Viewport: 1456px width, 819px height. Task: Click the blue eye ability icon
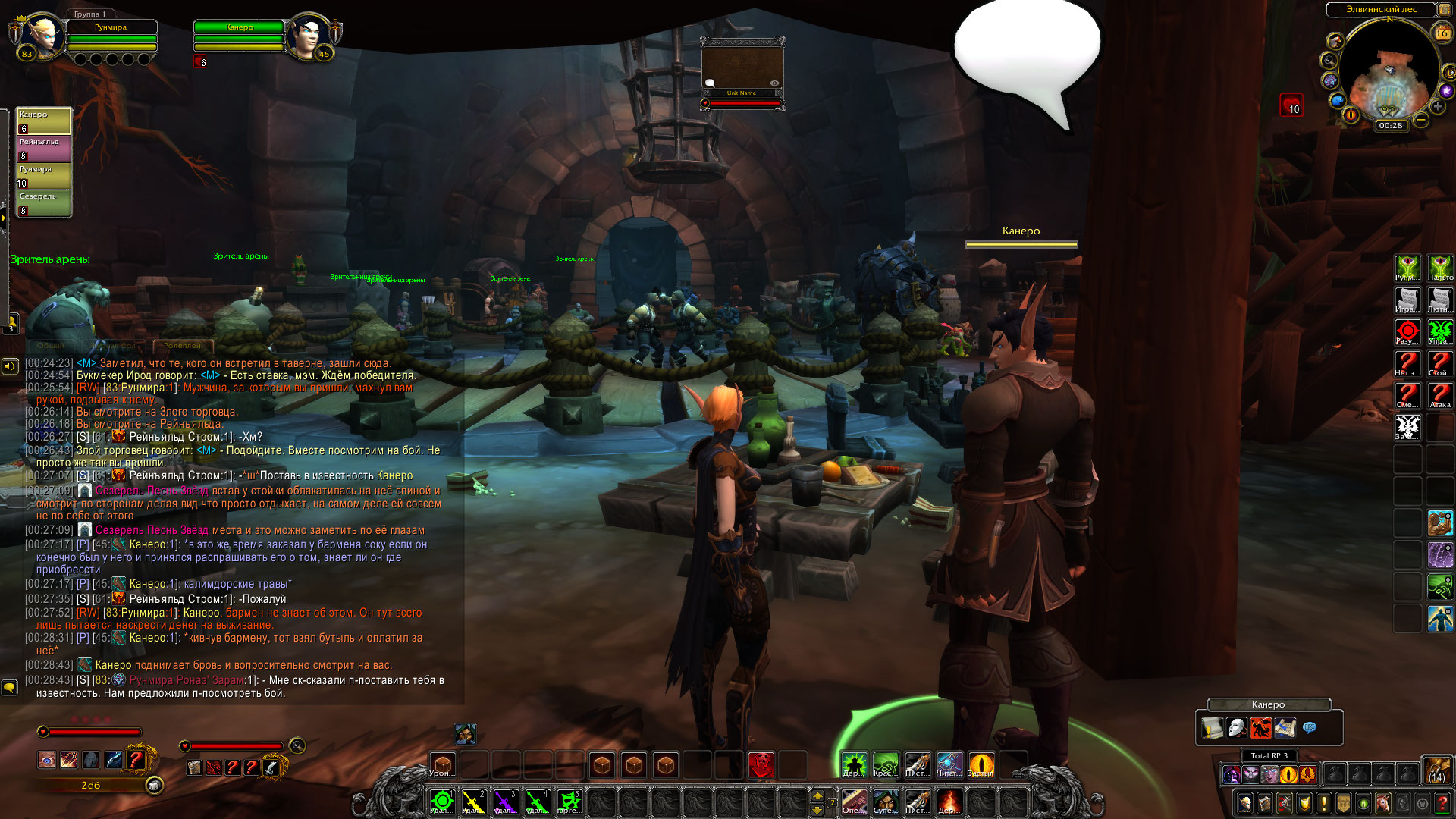click(x=47, y=760)
